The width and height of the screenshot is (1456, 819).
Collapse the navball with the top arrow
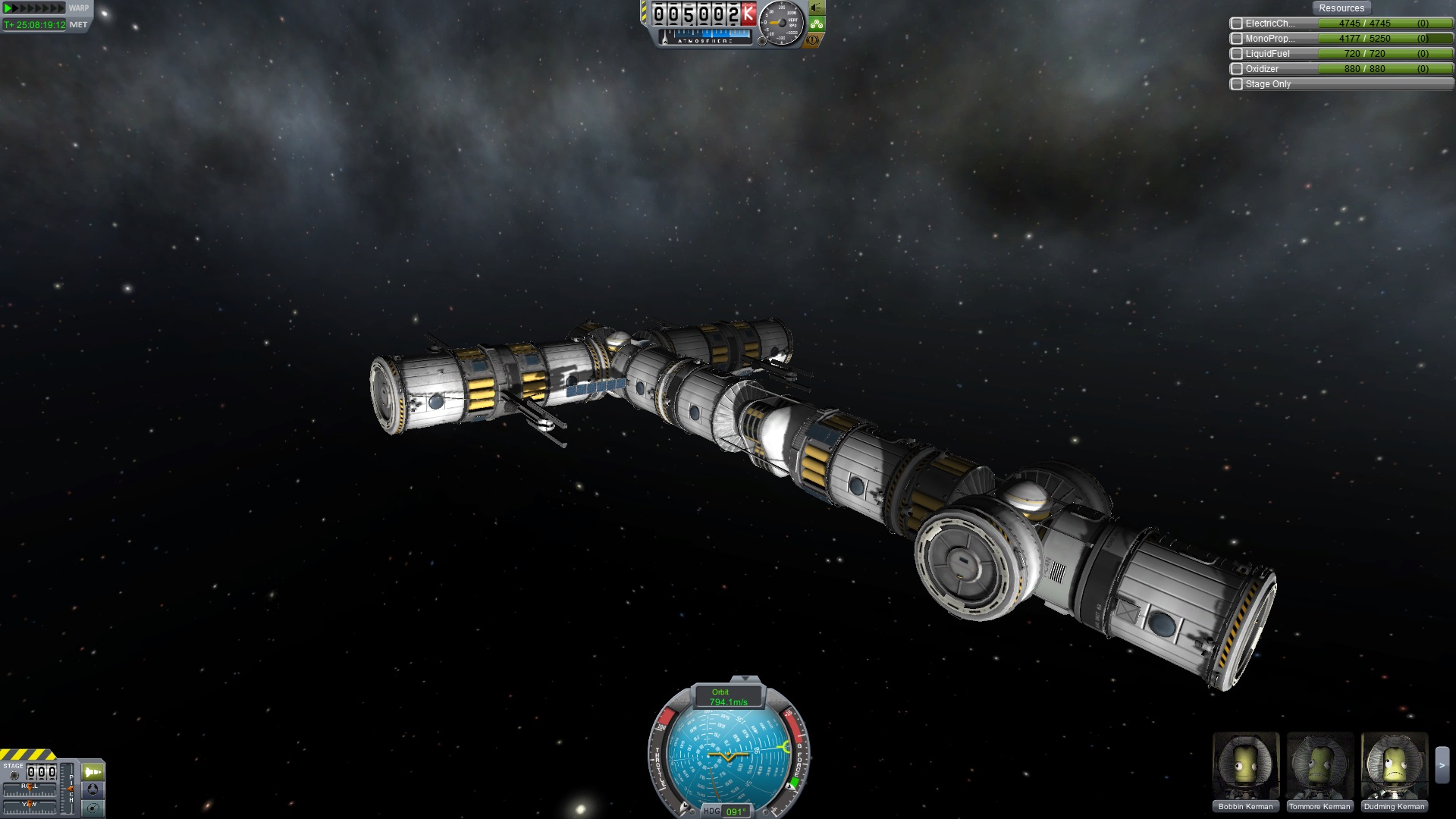coord(745,679)
